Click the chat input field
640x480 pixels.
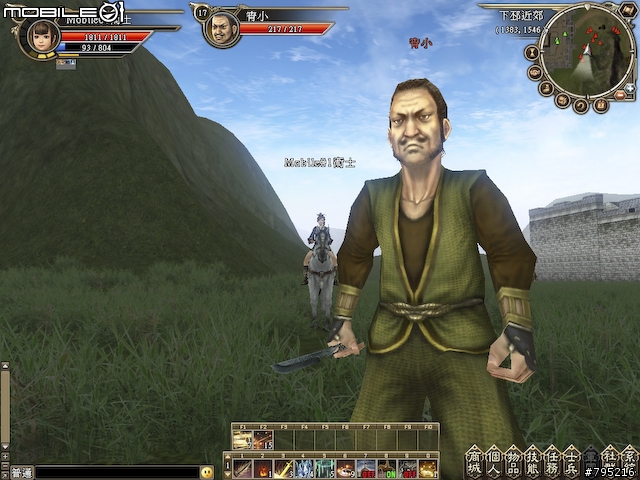tap(115, 472)
